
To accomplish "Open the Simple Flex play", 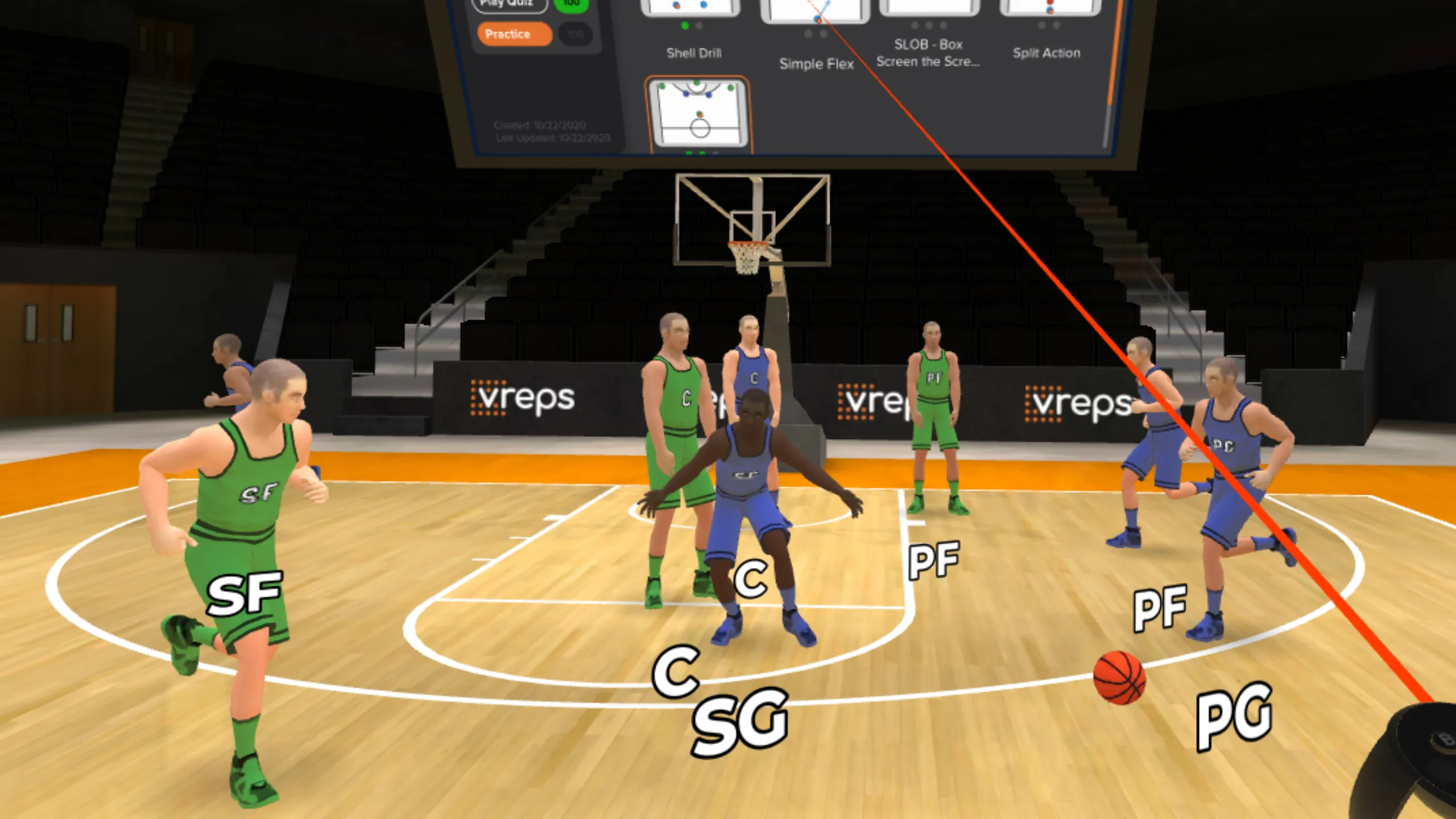I will 816,11.
